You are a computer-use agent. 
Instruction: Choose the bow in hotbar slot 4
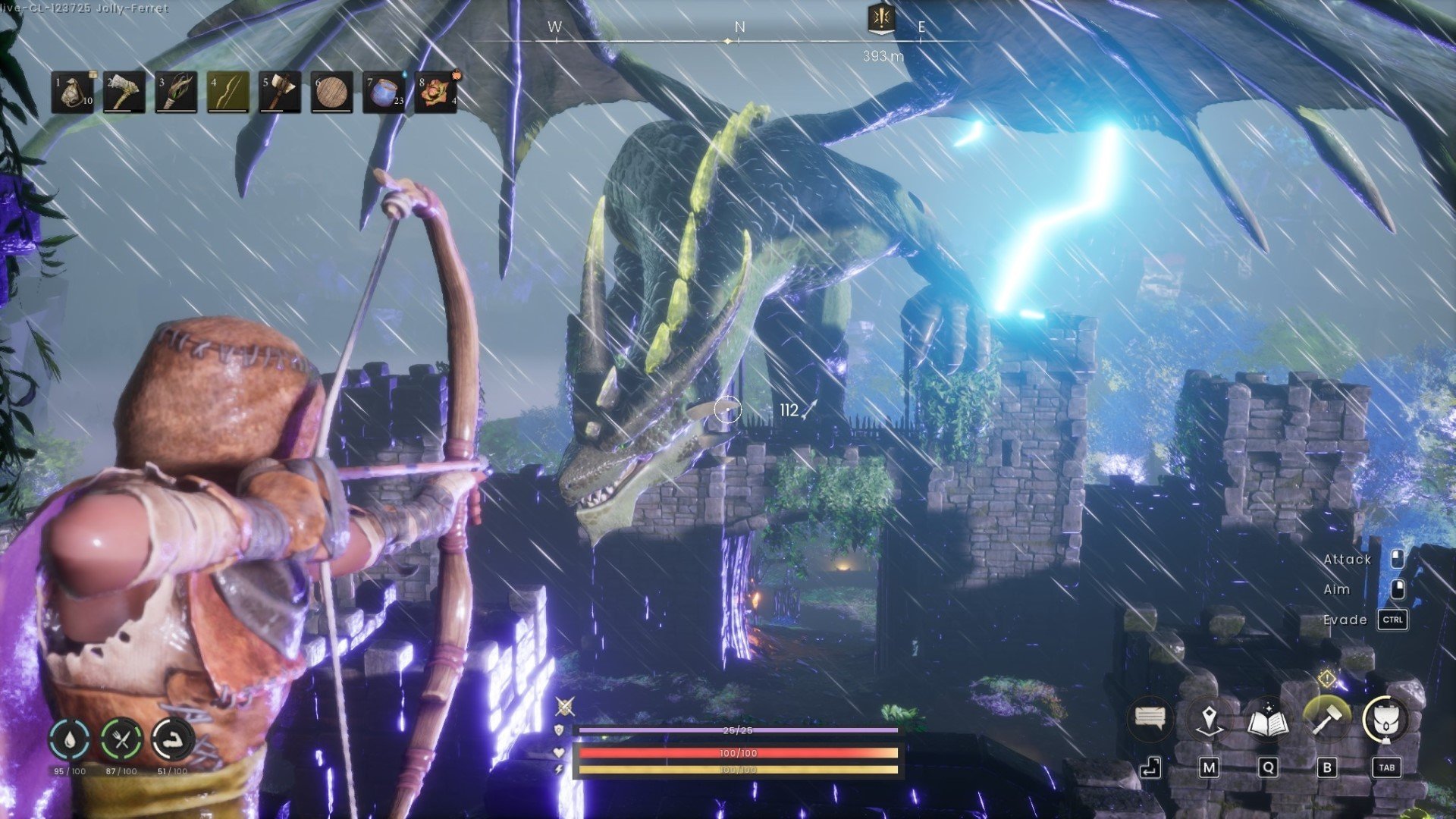click(x=228, y=93)
